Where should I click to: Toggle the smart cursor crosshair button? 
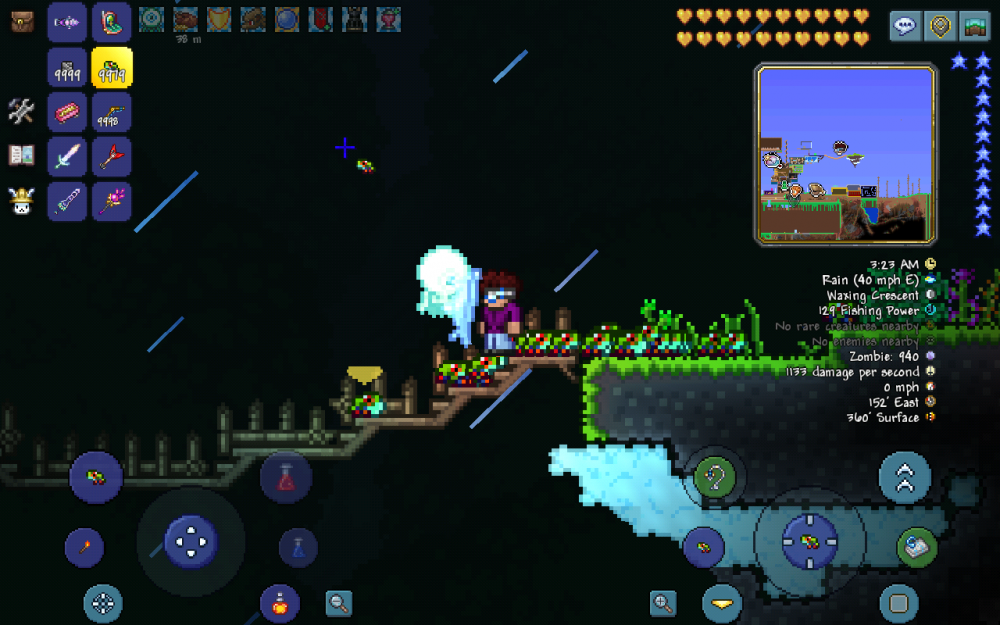coord(102,603)
